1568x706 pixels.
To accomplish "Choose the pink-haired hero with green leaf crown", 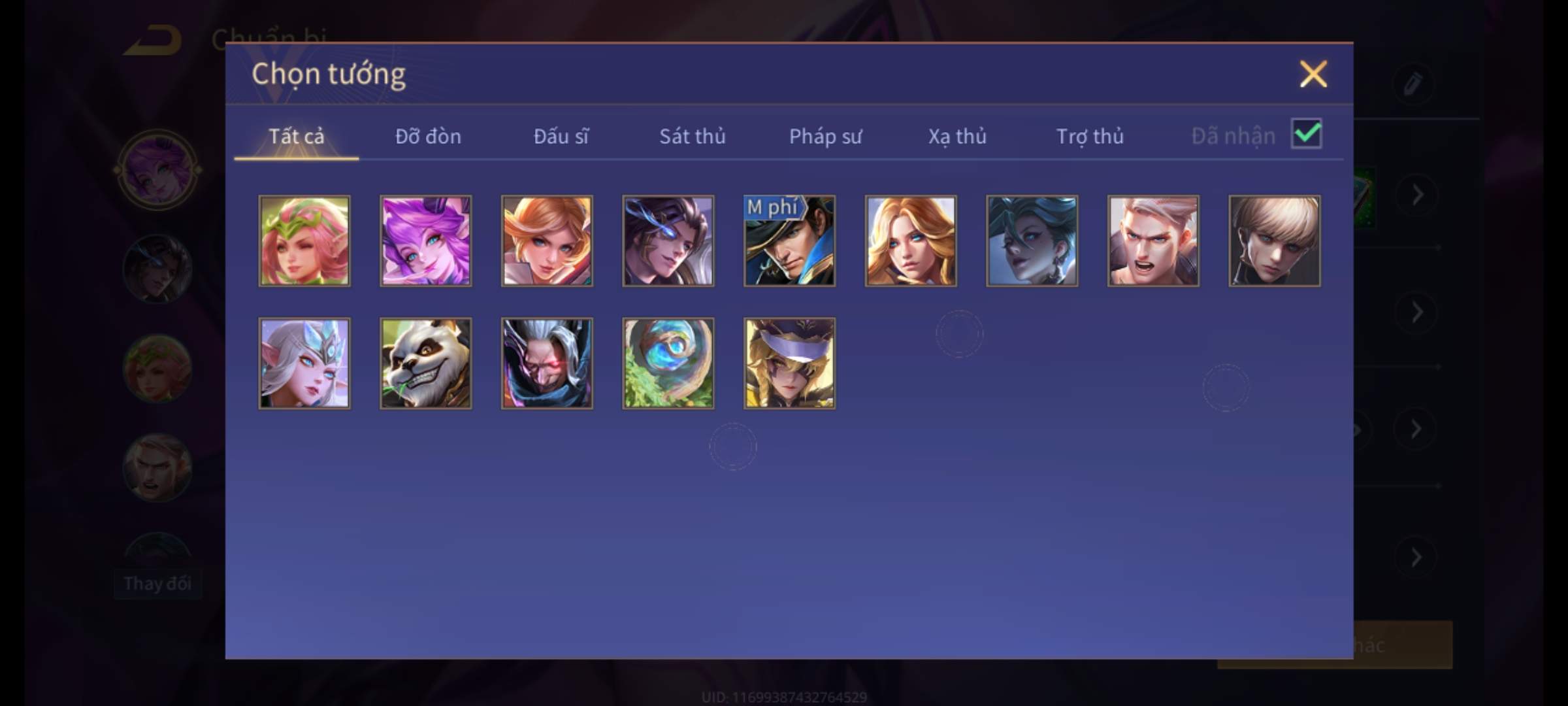I will [x=304, y=241].
